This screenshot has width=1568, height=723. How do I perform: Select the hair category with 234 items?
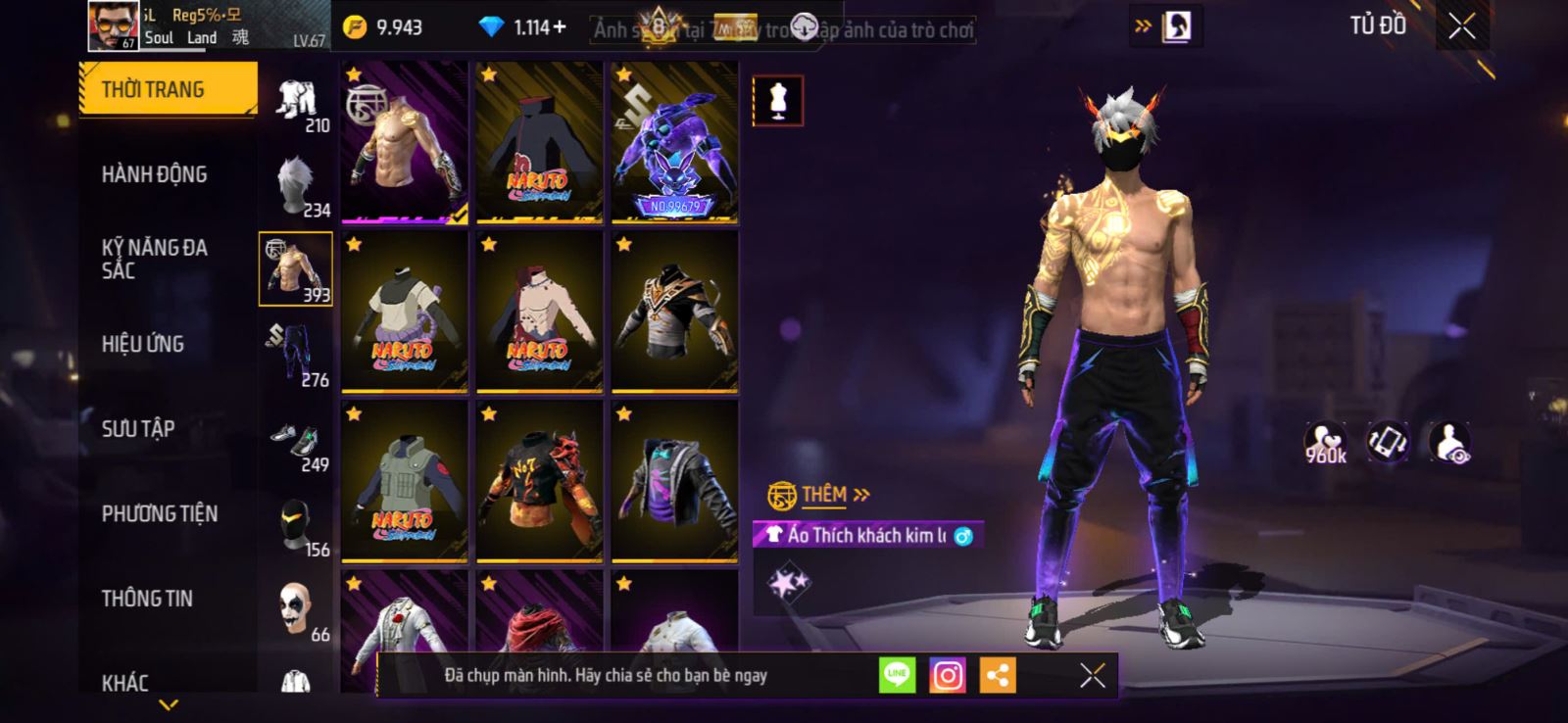click(x=297, y=186)
